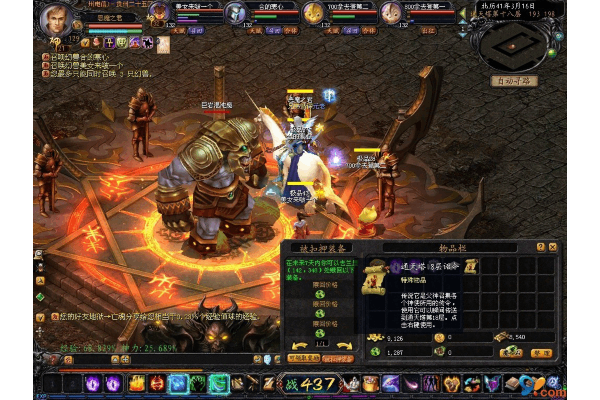Close the inventory panel with the X button

(x=552, y=247)
